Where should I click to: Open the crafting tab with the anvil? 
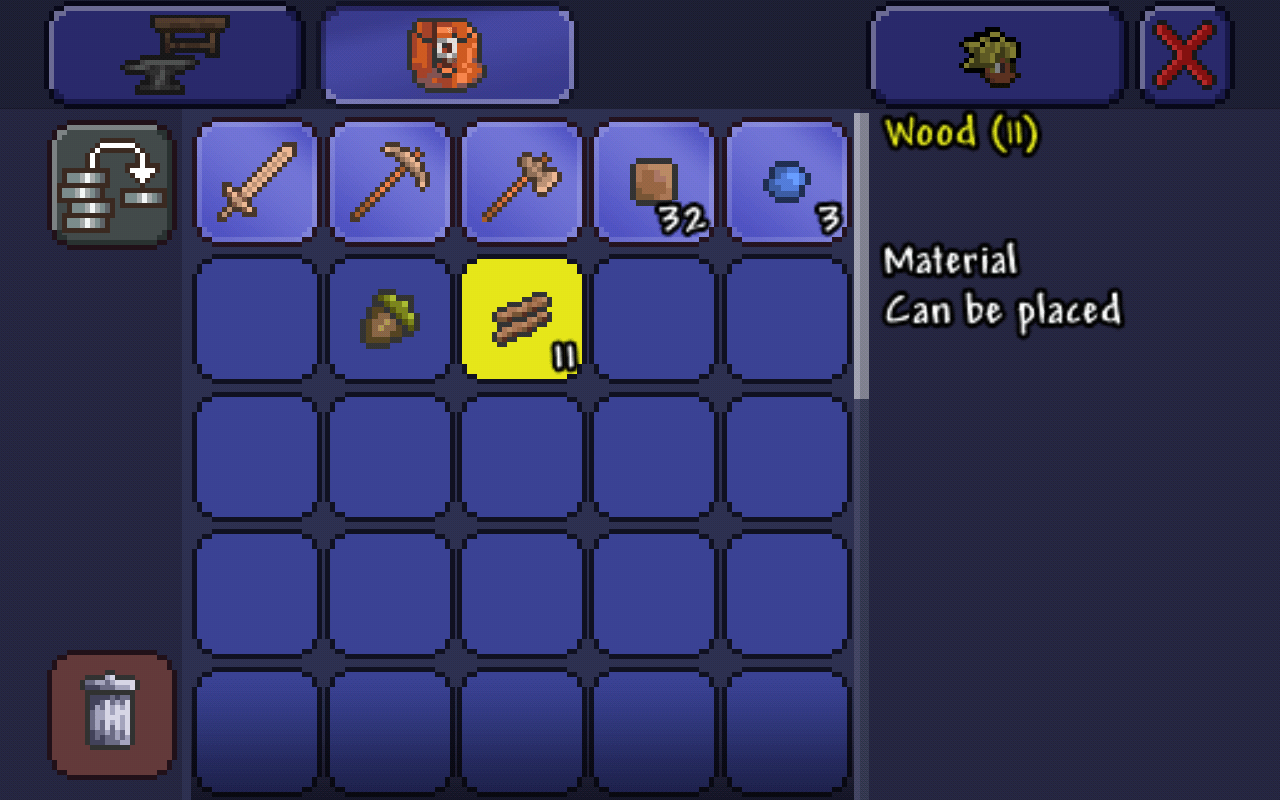pos(175,54)
